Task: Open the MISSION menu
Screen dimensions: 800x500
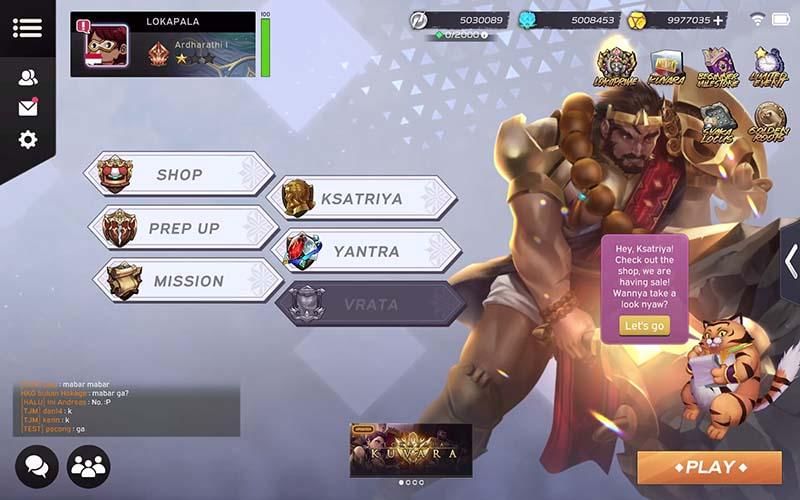Action: [x=188, y=281]
